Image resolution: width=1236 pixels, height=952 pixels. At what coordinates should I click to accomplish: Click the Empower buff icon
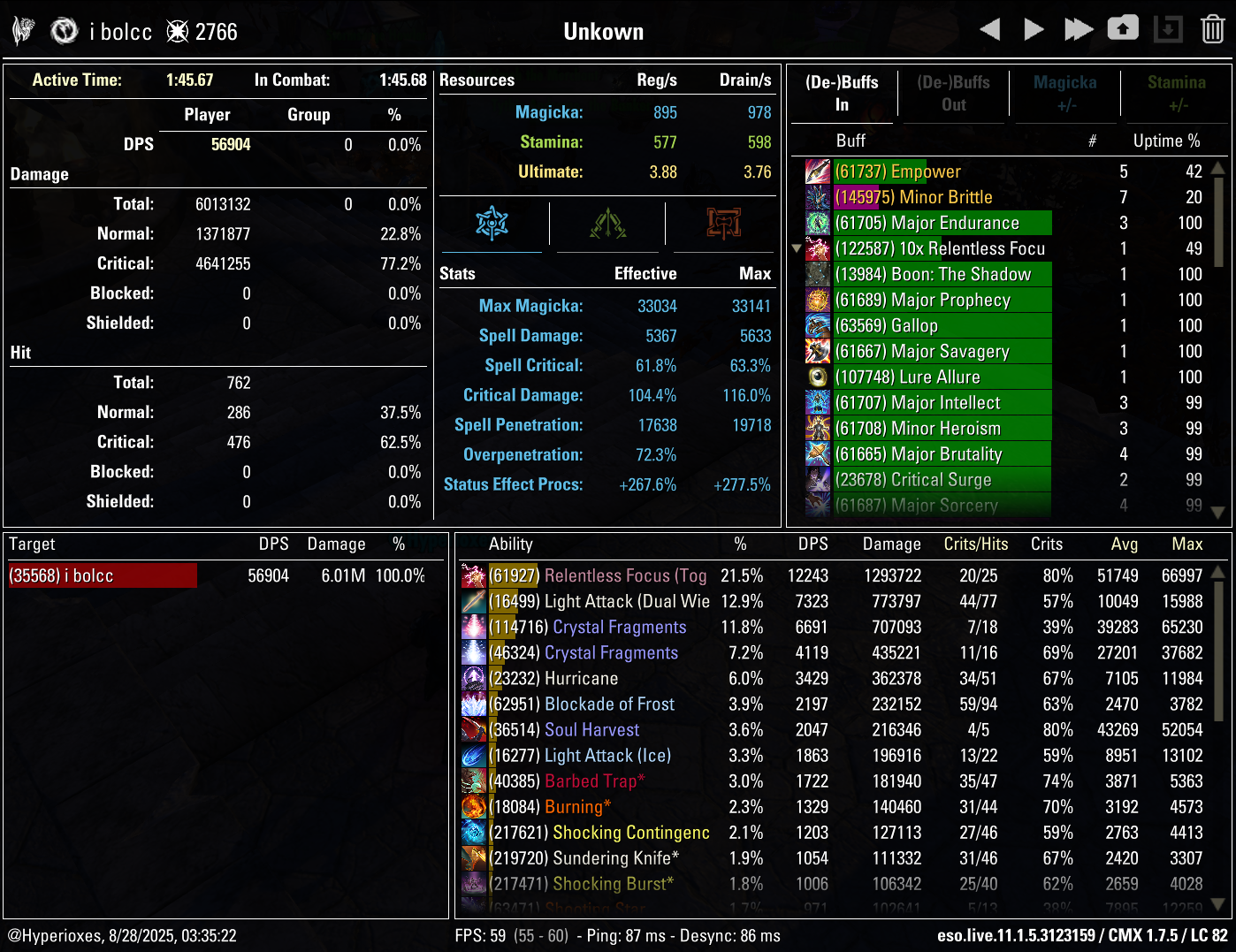817,171
